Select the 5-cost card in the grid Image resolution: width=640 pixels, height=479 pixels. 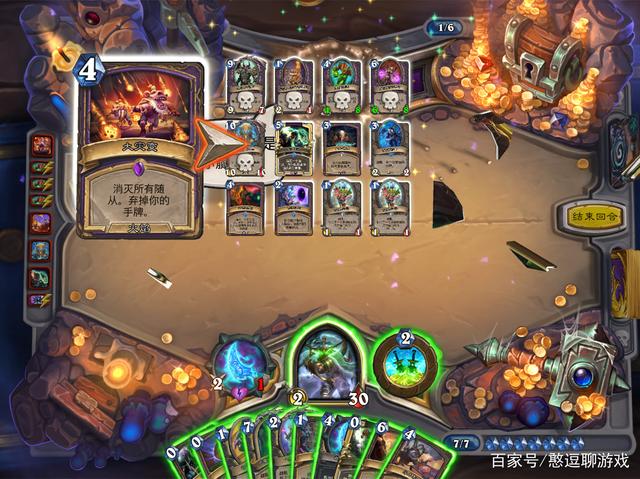tap(294, 148)
